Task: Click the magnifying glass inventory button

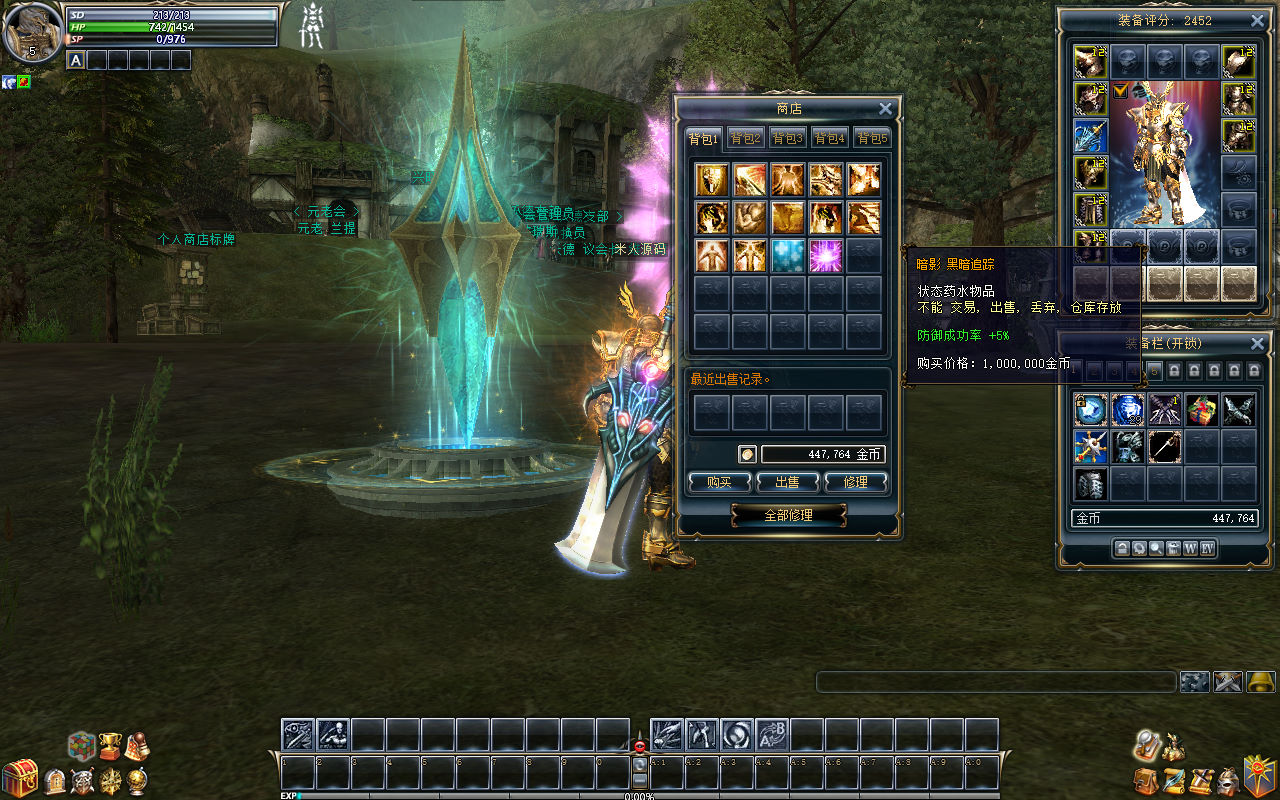Action: point(1156,548)
